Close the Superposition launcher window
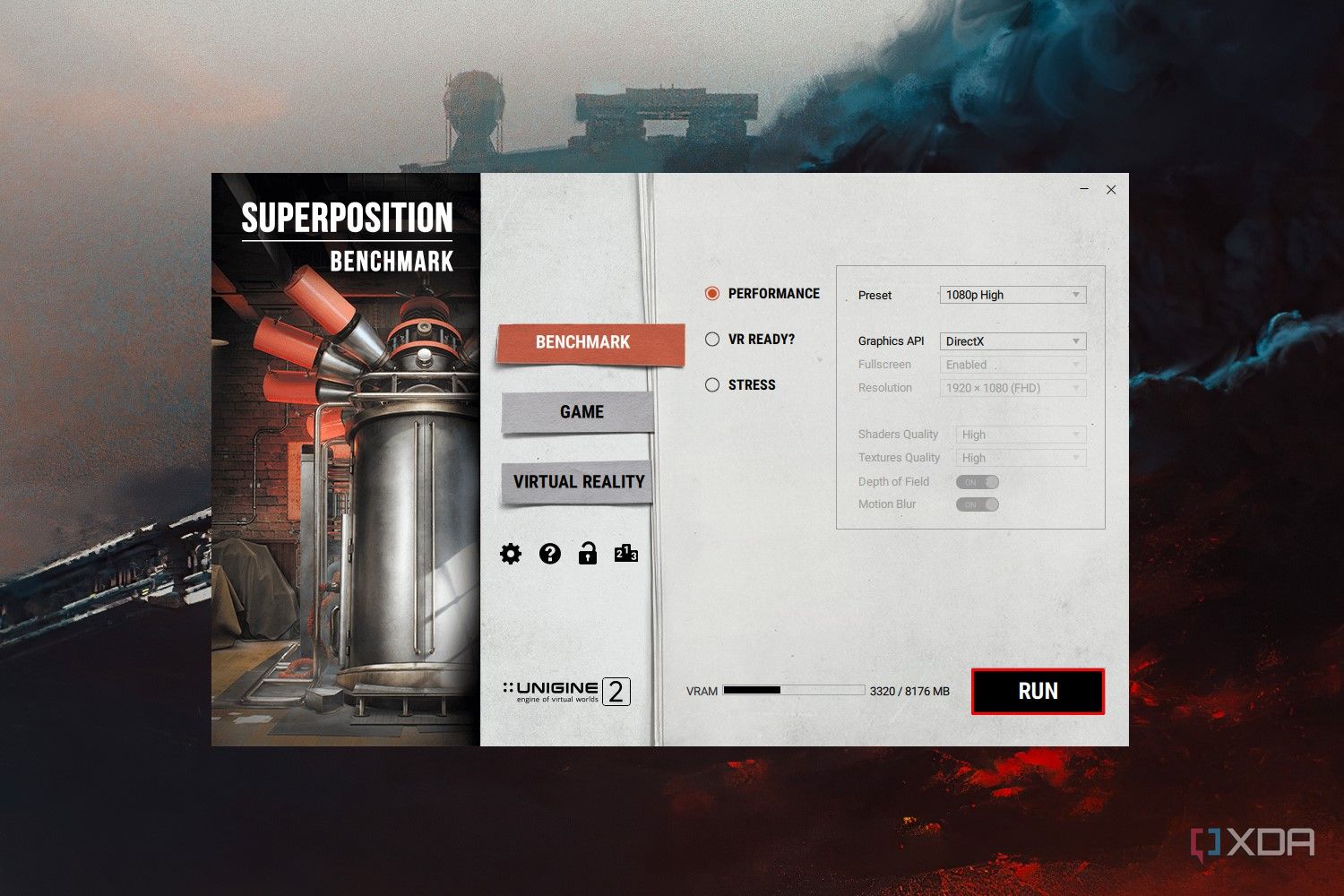1344x896 pixels. pyautogui.click(x=1111, y=190)
